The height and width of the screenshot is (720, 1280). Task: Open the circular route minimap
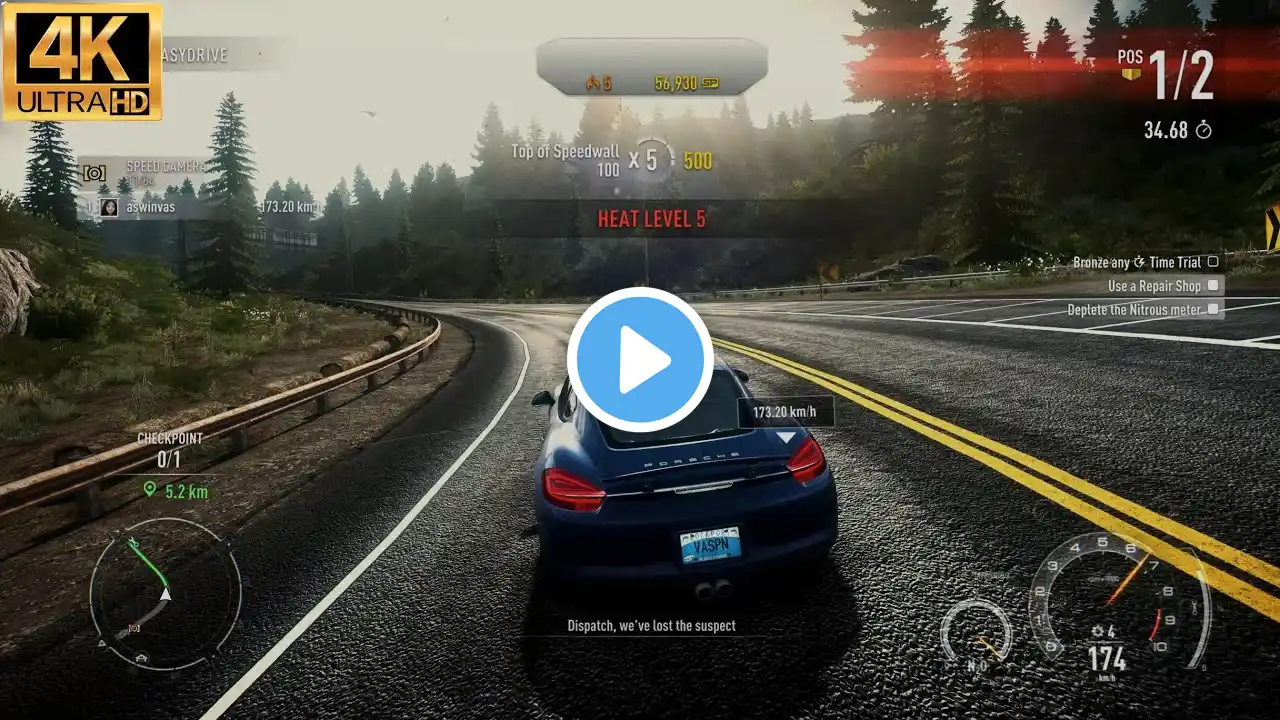tap(165, 593)
